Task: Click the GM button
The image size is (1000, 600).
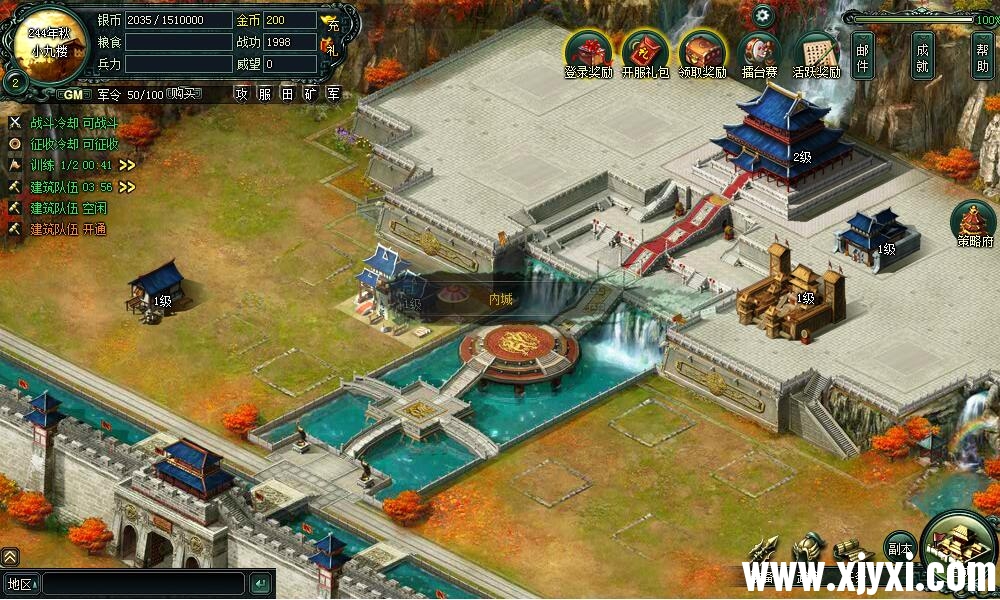Action: (x=73, y=94)
